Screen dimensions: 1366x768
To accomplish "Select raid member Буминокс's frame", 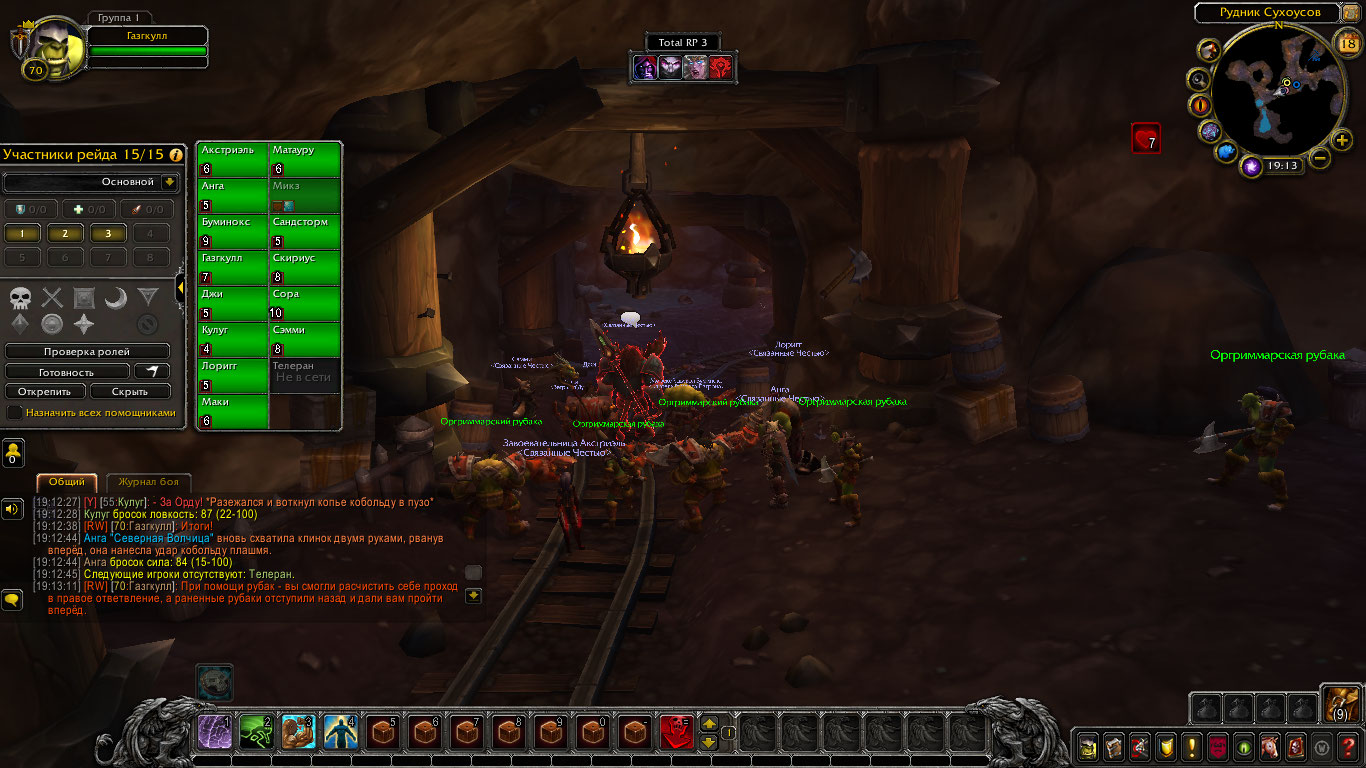I will [x=233, y=232].
